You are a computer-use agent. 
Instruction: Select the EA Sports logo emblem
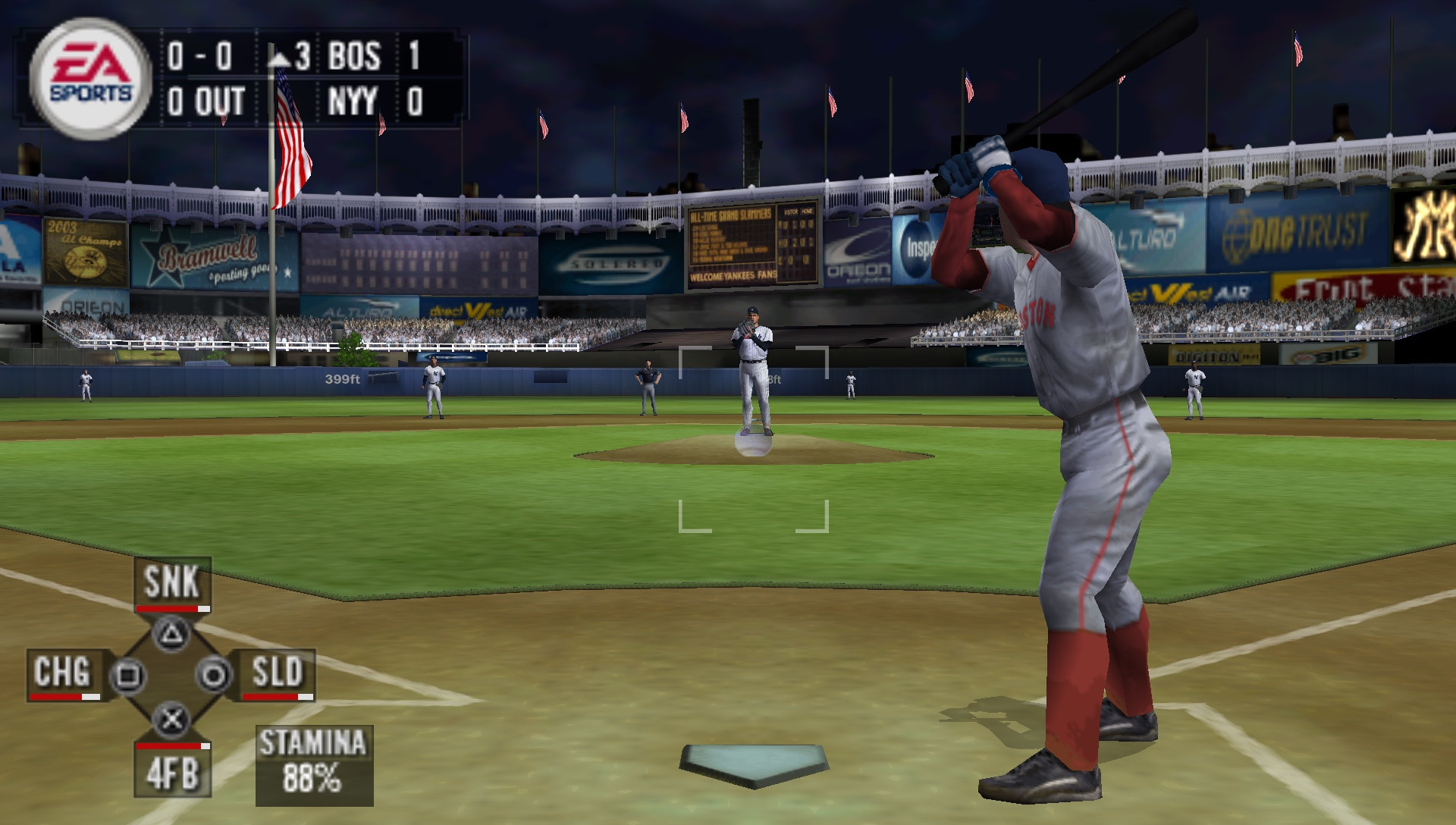click(89, 76)
